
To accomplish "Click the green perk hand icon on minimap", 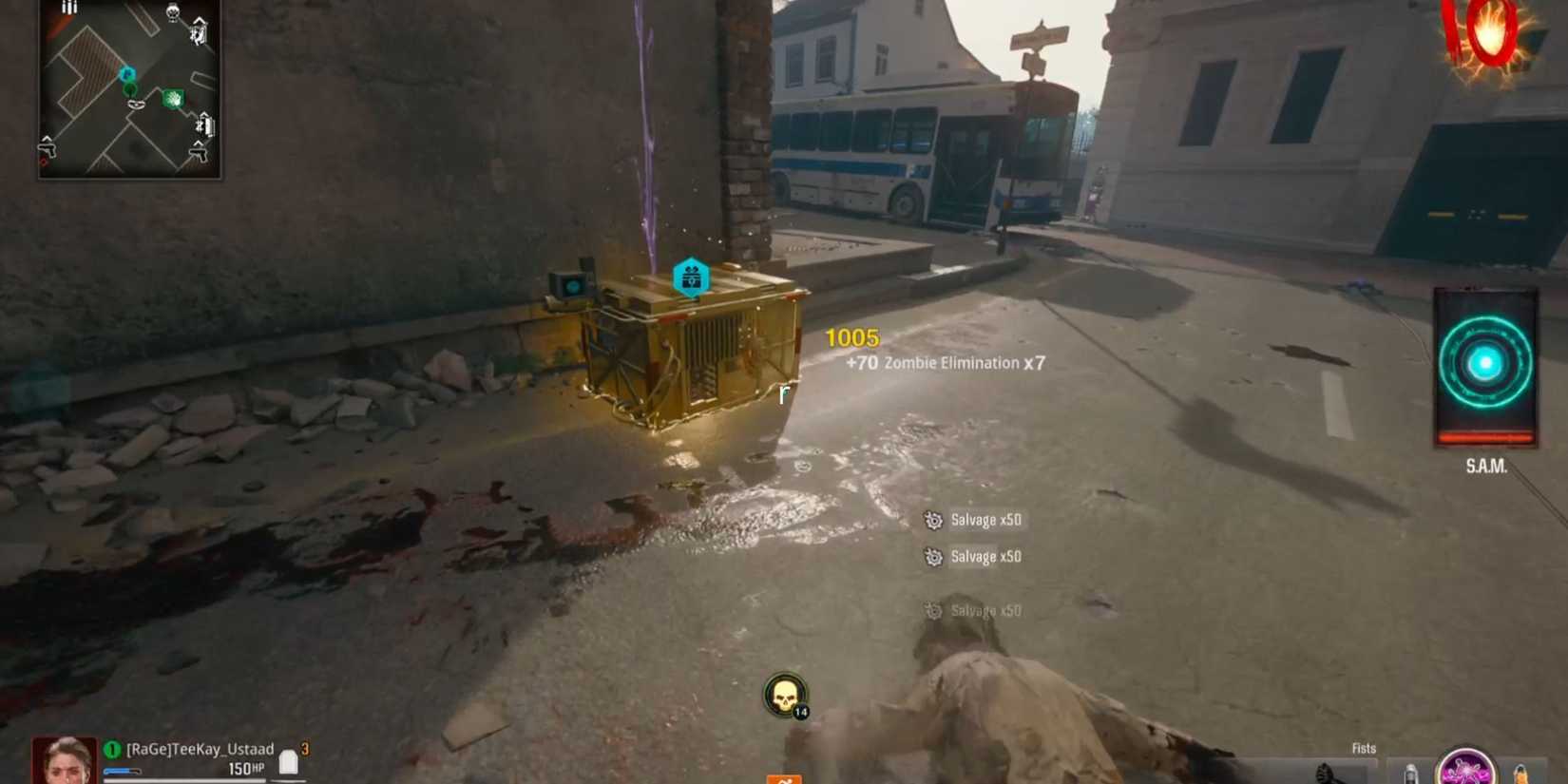I will pyautogui.click(x=173, y=97).
